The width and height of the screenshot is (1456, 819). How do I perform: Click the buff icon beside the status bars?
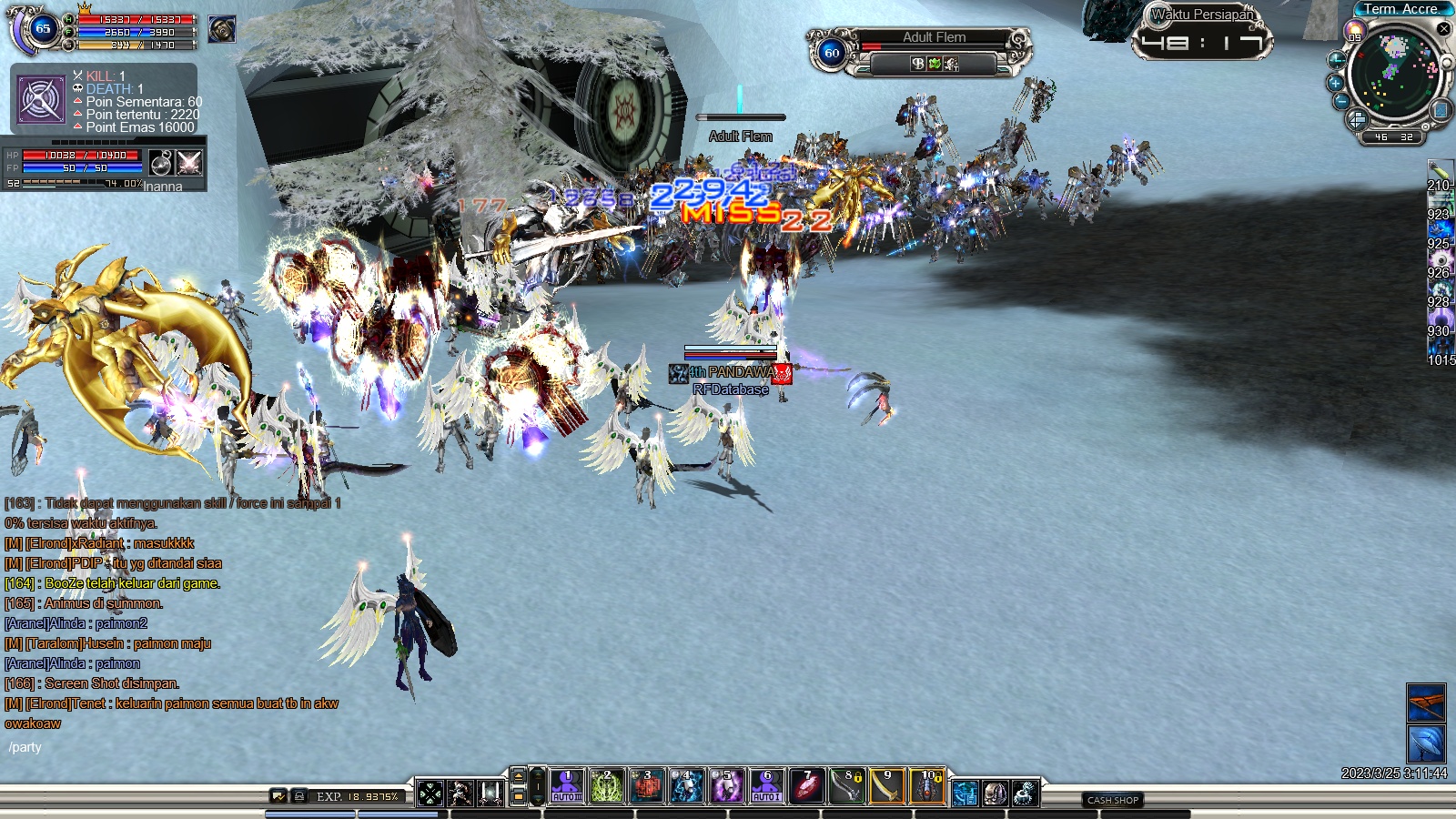(221, 29)
